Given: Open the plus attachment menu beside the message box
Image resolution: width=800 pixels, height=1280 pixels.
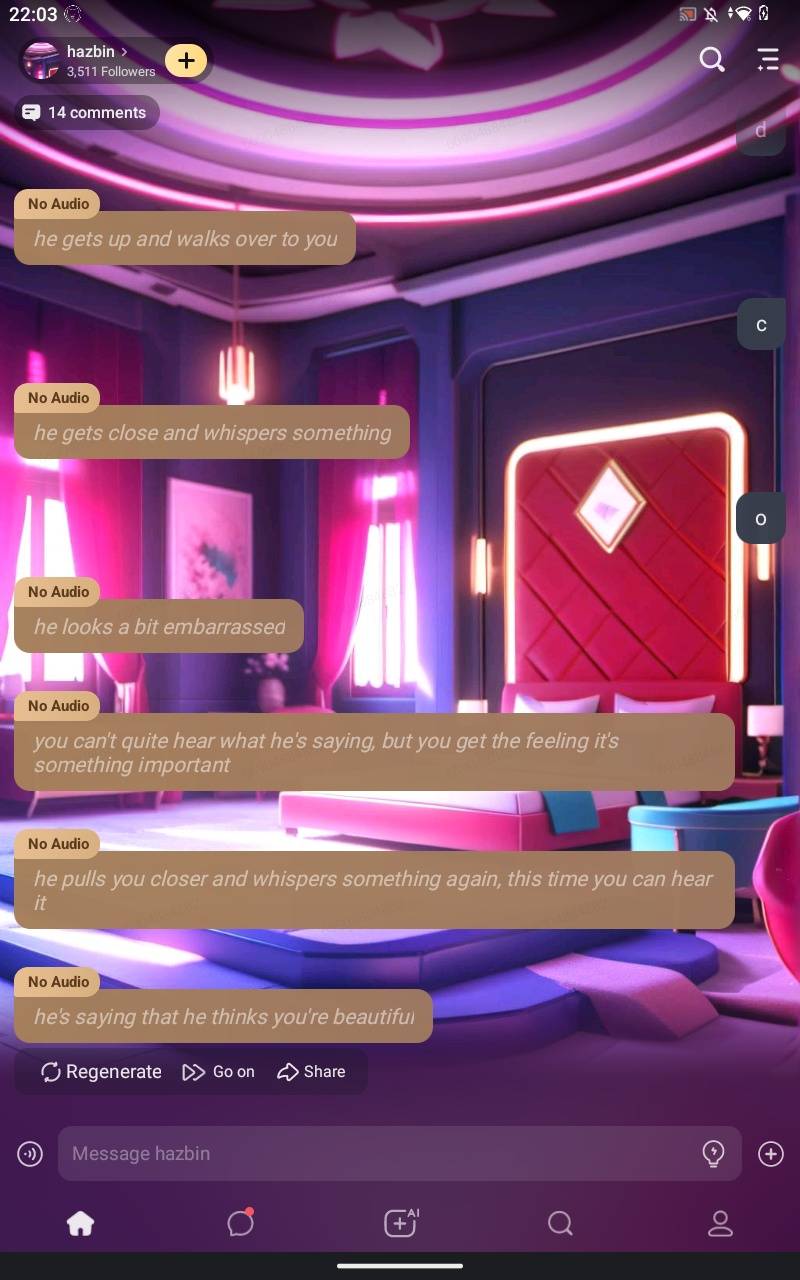Looking at the screenshot, I should point(770,1154).
